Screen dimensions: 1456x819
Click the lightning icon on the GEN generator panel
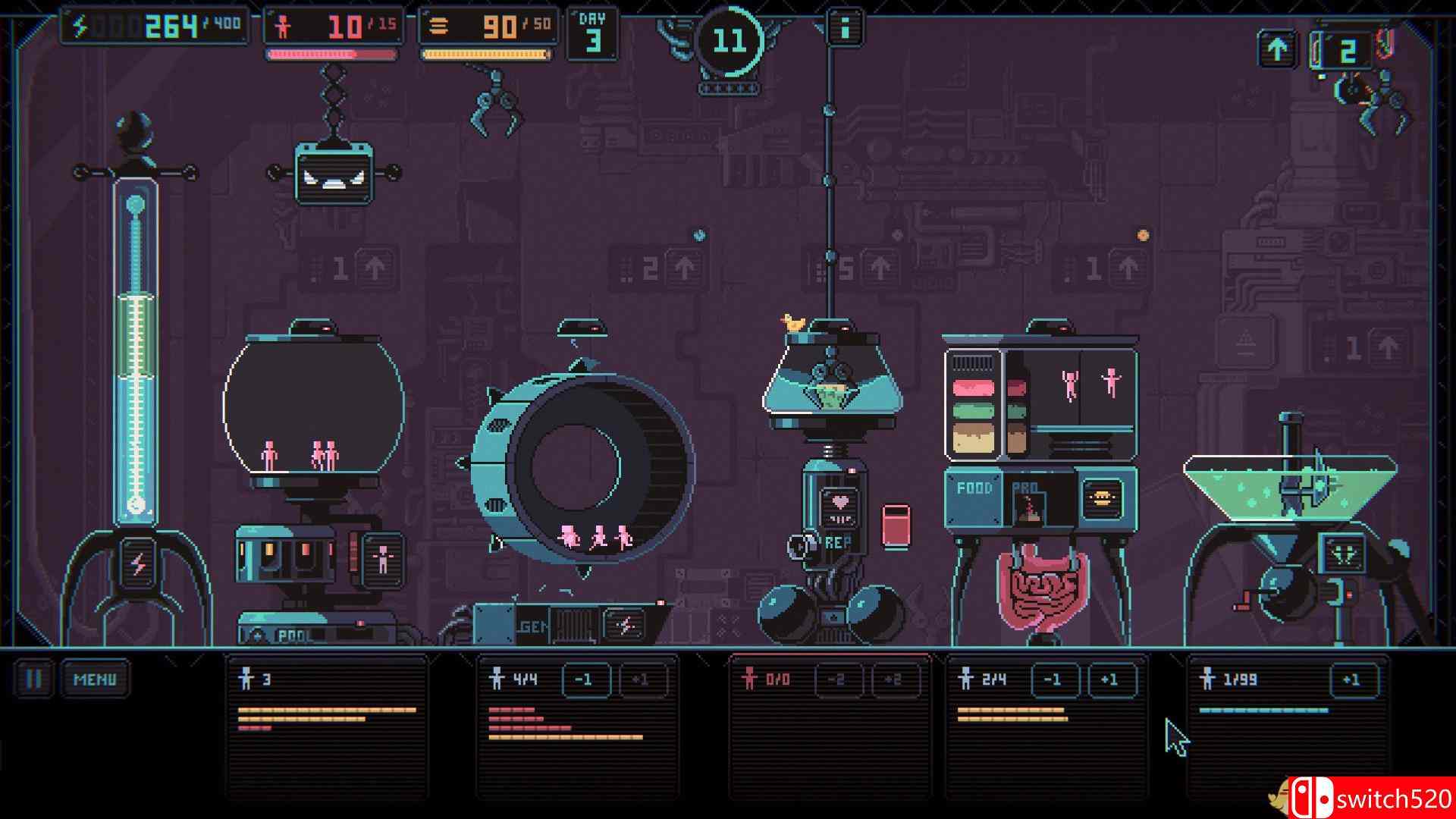(624, 623)
